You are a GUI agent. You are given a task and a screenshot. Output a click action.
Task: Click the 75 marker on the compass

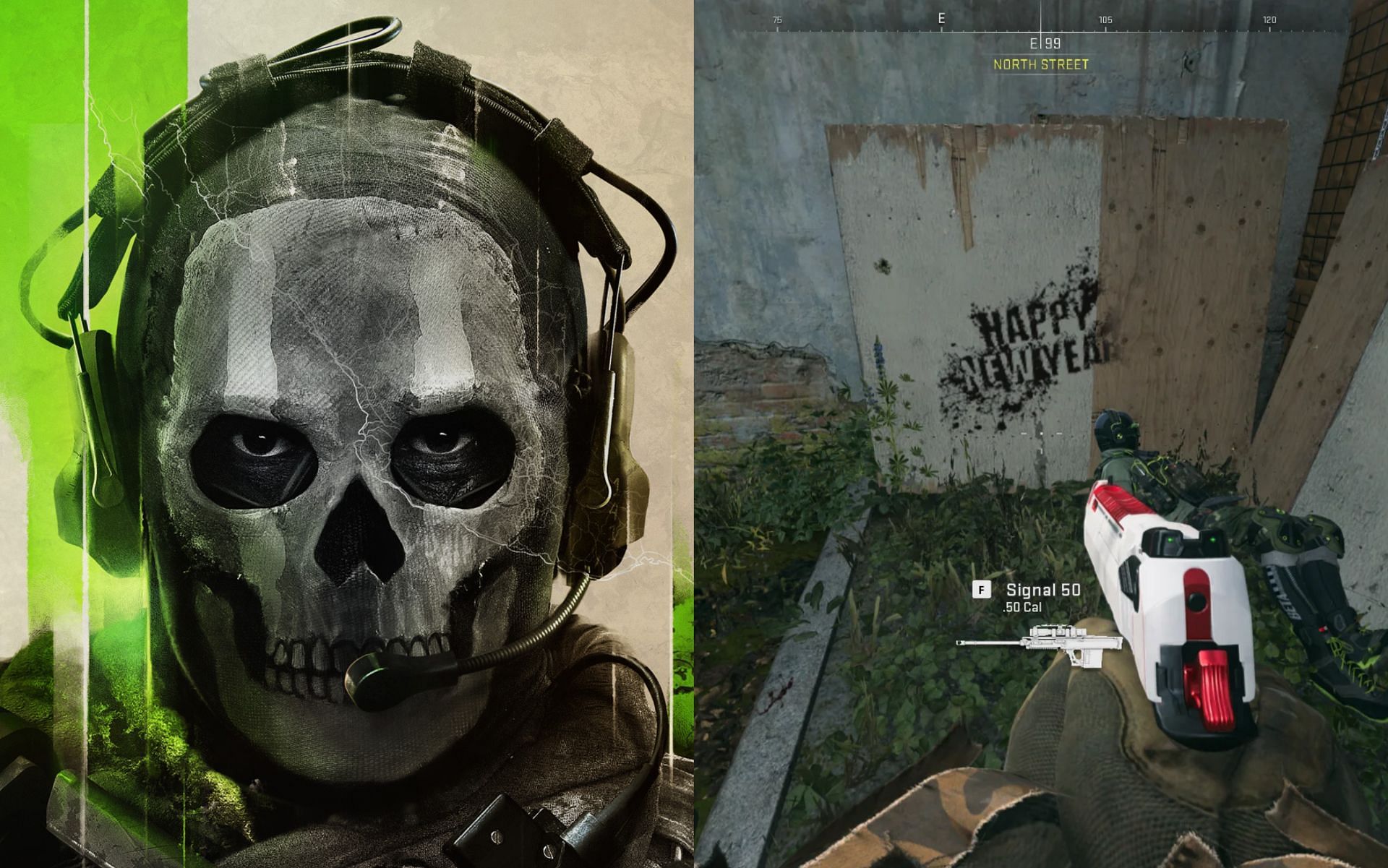[779, 19]
